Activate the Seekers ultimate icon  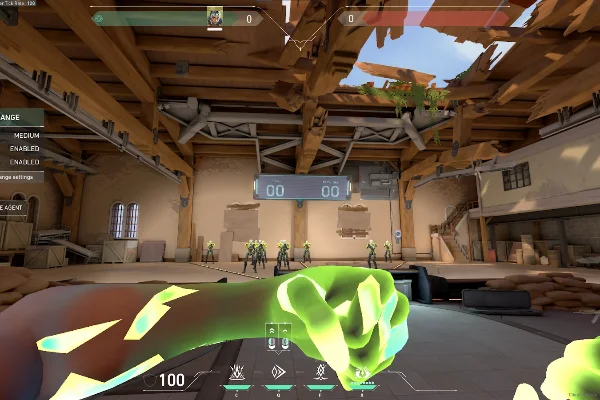(x=362, y=374)
